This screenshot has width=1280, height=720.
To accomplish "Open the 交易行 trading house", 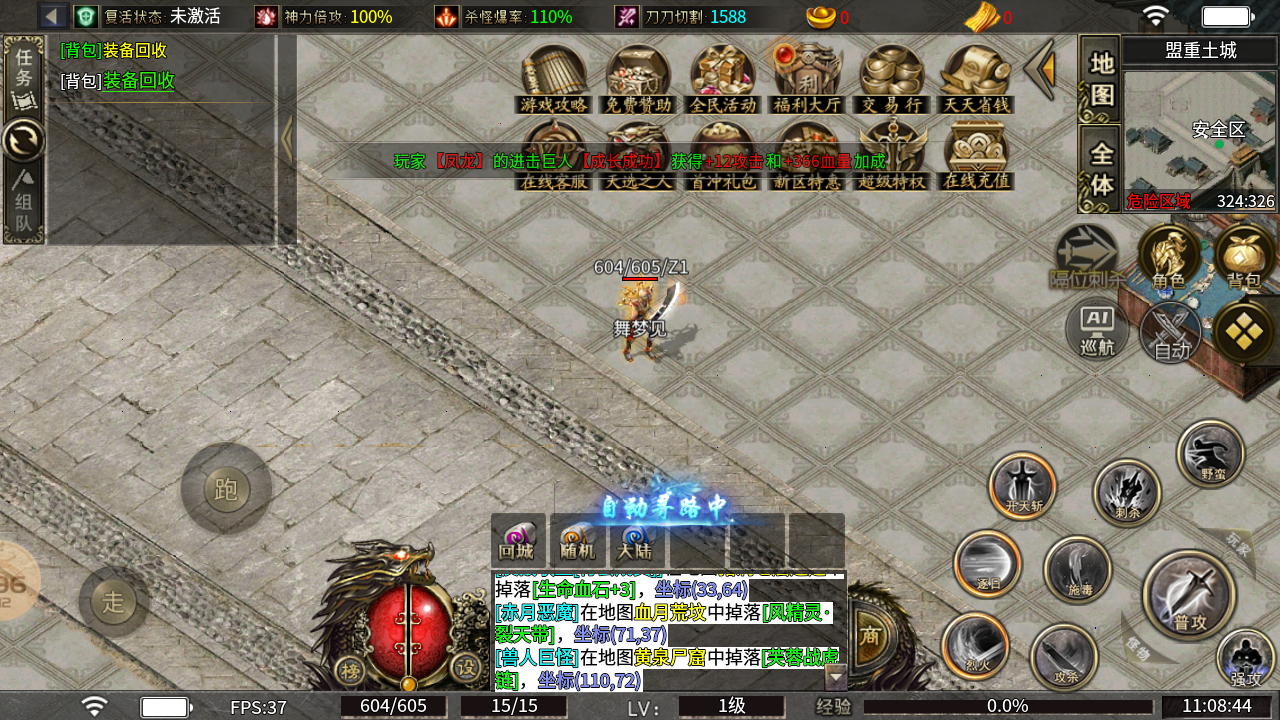I will (x=892, y=78).
